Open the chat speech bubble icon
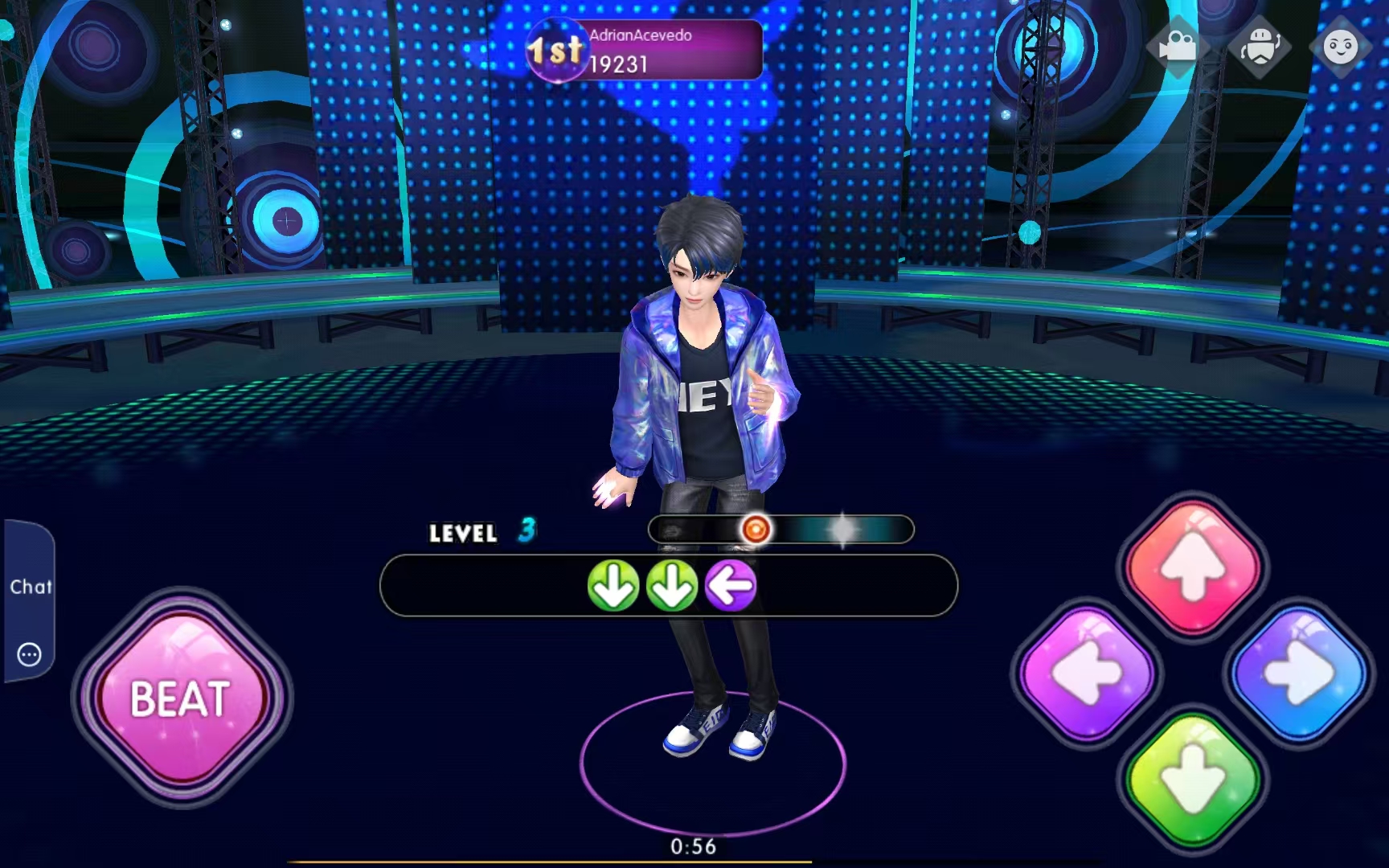 point(29,654)
